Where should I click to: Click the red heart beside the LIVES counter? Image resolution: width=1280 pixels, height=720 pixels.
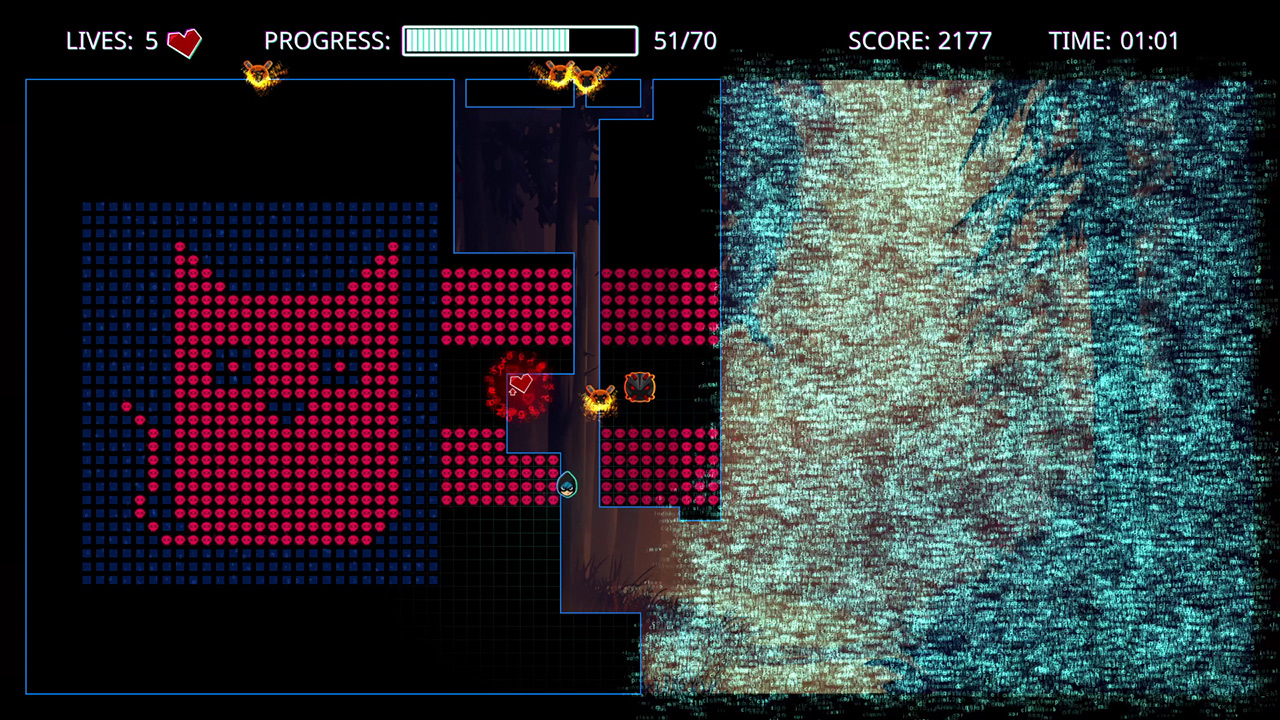pos(183,42)
